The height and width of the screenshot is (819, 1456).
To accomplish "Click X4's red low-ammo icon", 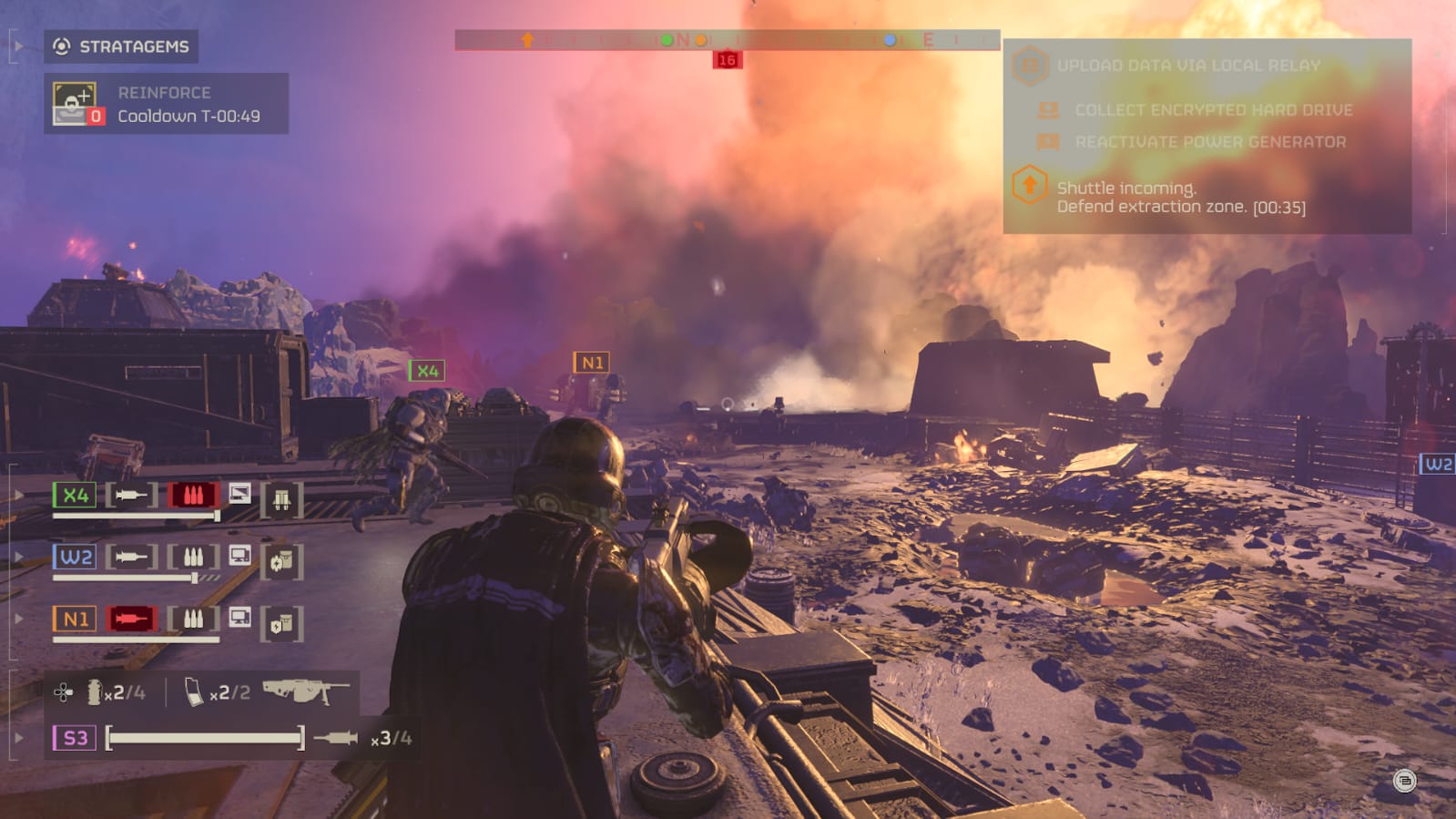I will (x=193, y=496).
